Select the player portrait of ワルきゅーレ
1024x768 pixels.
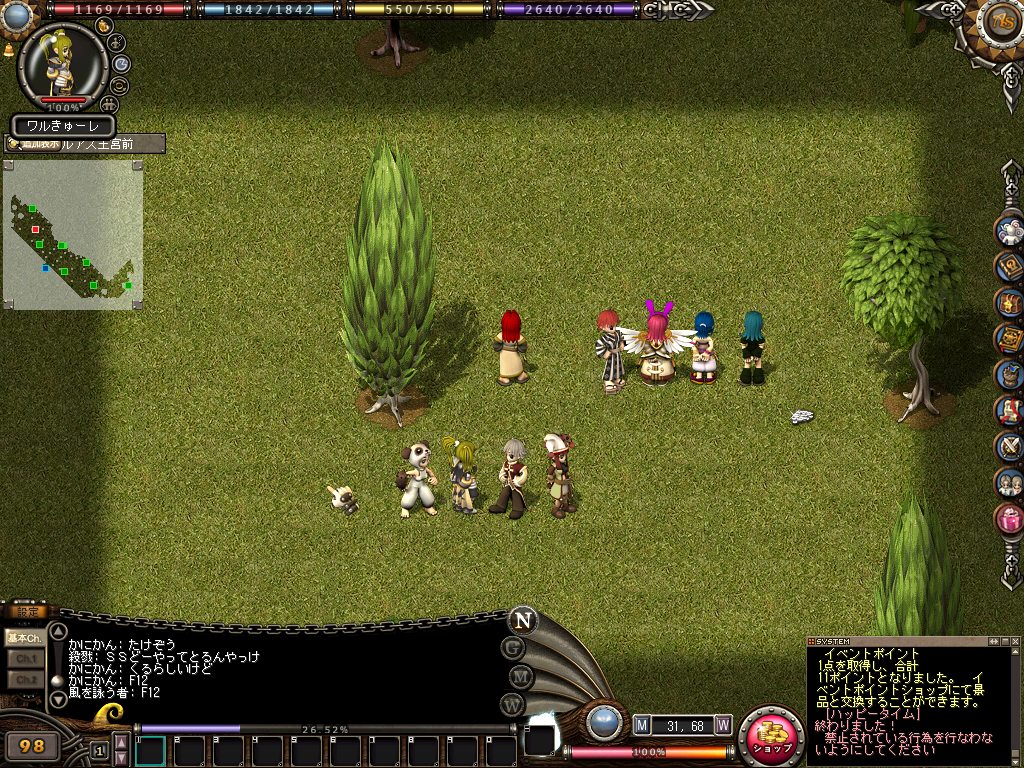pyautogui.click(x=62, y=64)
